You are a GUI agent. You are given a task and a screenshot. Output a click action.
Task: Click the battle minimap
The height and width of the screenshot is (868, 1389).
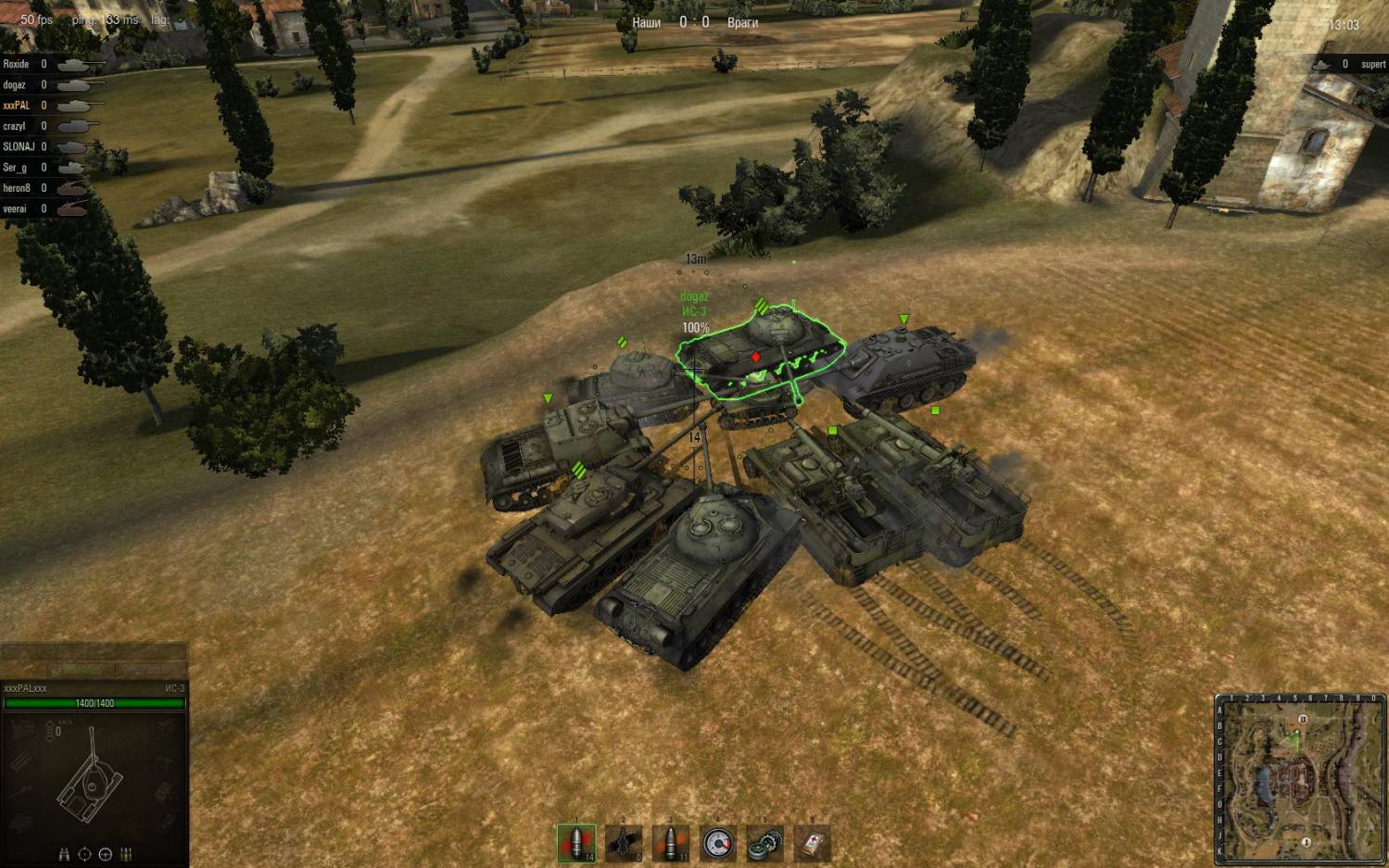tap(1300, 779)
